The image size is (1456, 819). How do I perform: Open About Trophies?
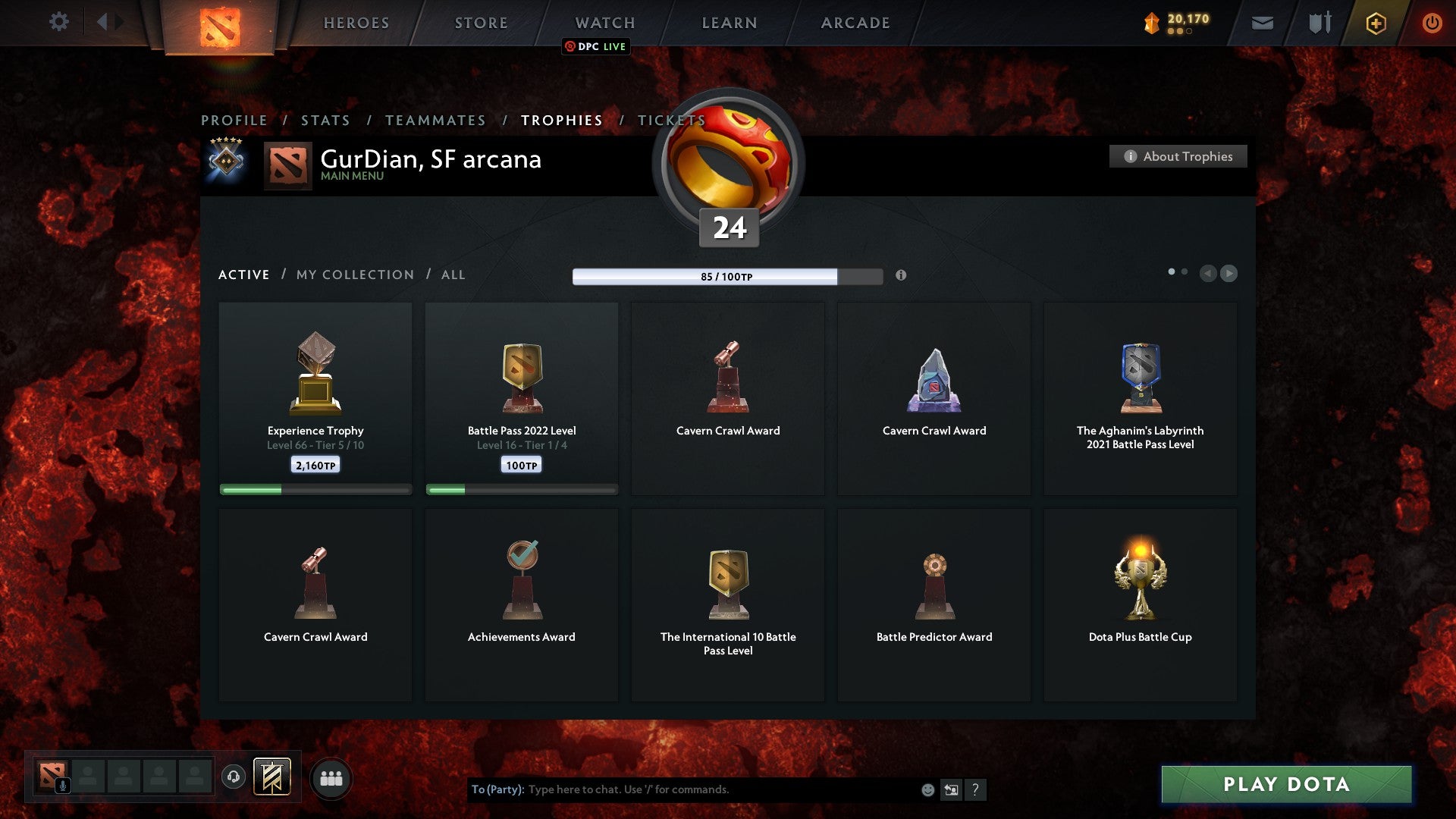pyautogui.click(x=1178, y=156)
